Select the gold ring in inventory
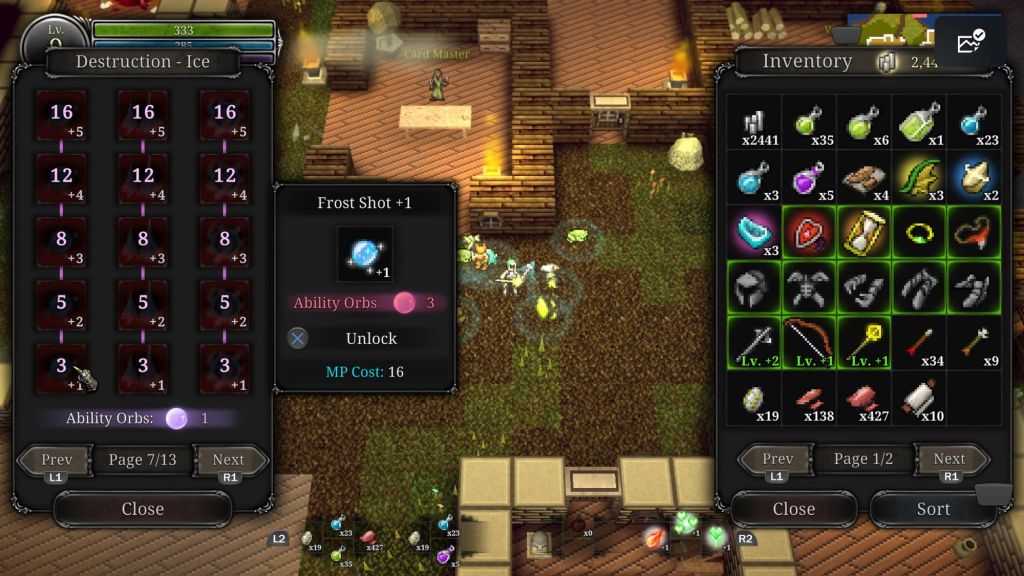Viewport: 1024px width, 576px height. (x=919, y=232)
